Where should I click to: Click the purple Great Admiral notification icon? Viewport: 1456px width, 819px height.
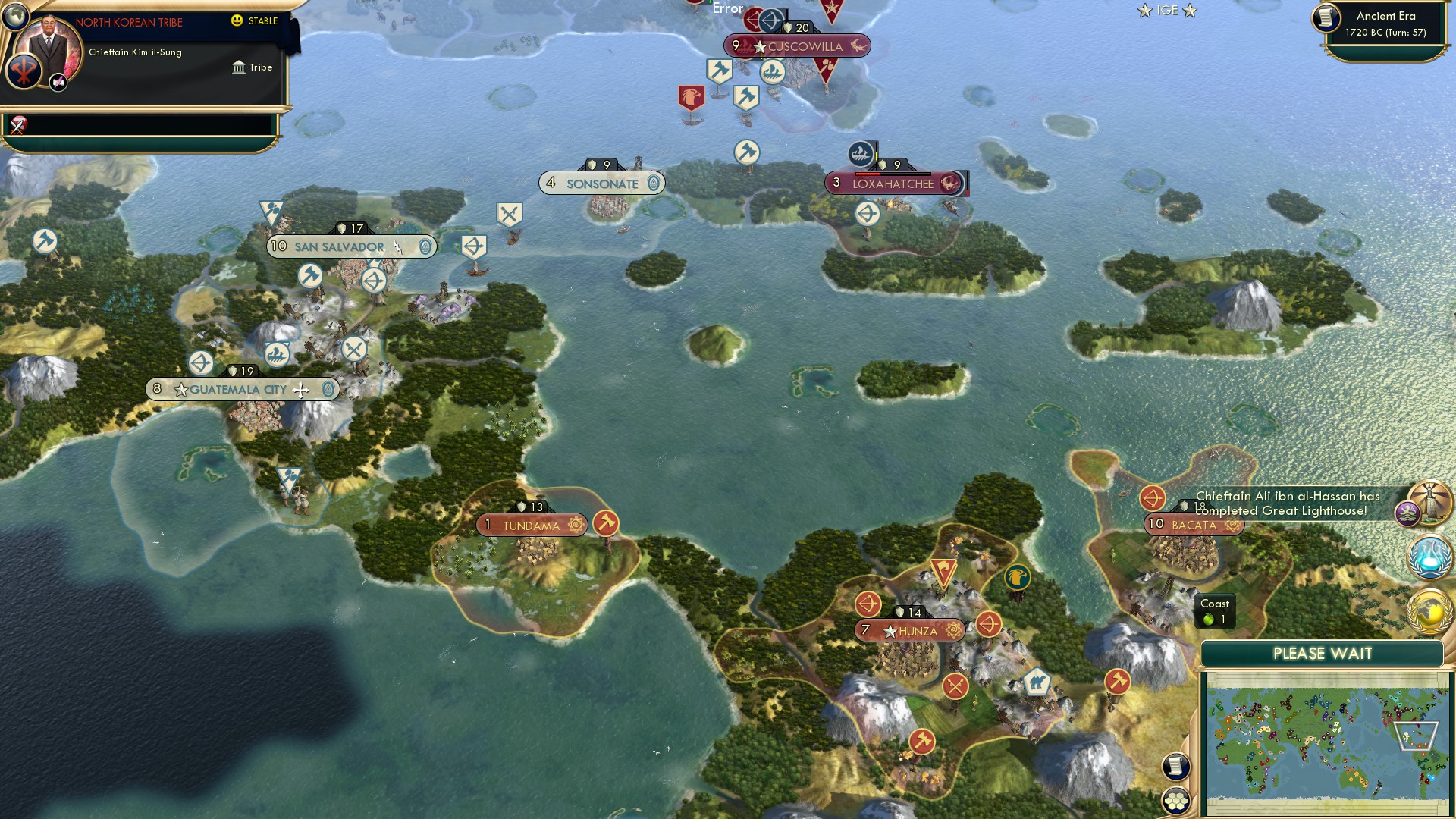point(1408,513)
